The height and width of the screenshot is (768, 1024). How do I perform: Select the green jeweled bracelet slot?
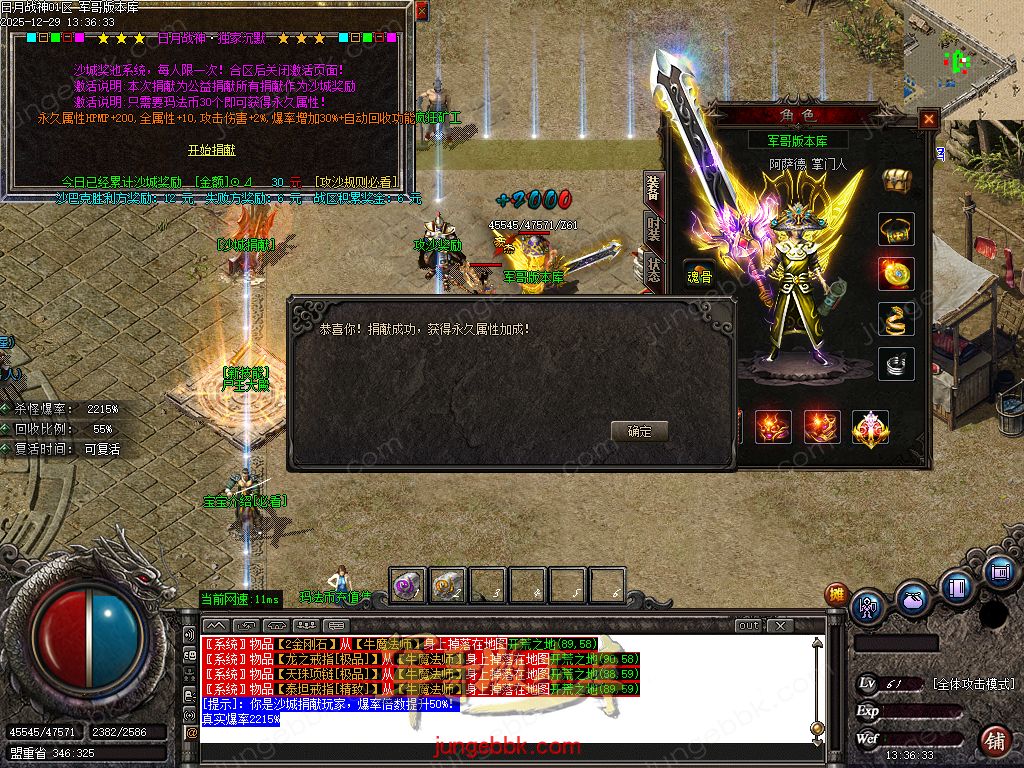[896, 229]
